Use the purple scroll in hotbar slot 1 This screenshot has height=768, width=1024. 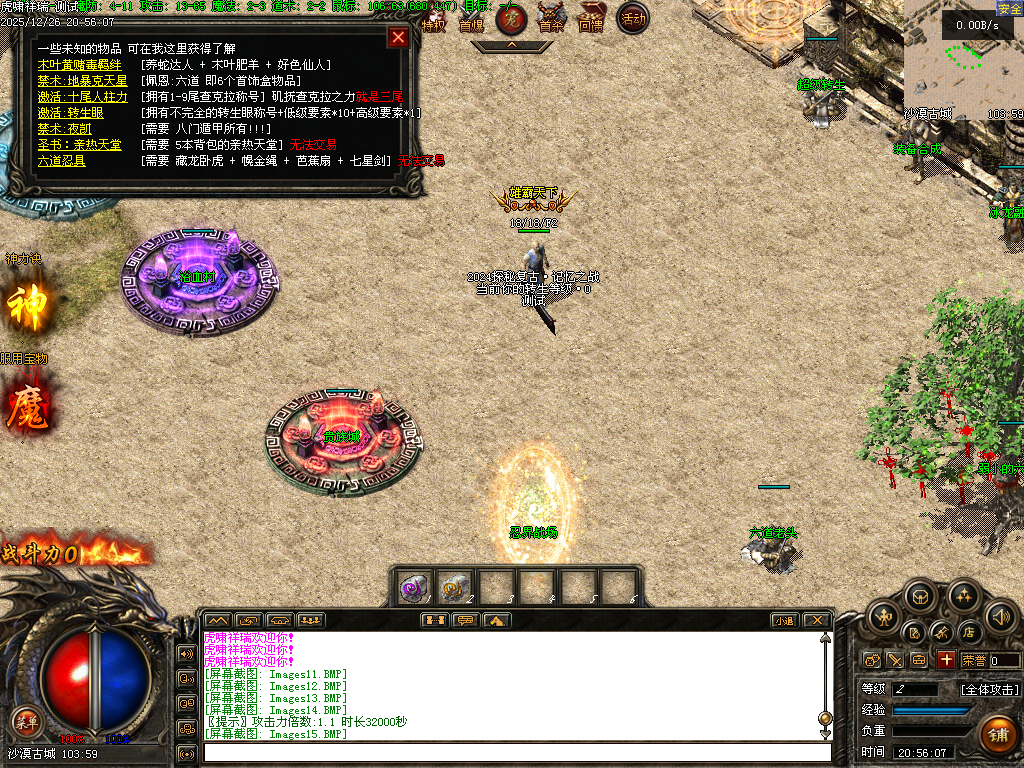pos(414,587)
